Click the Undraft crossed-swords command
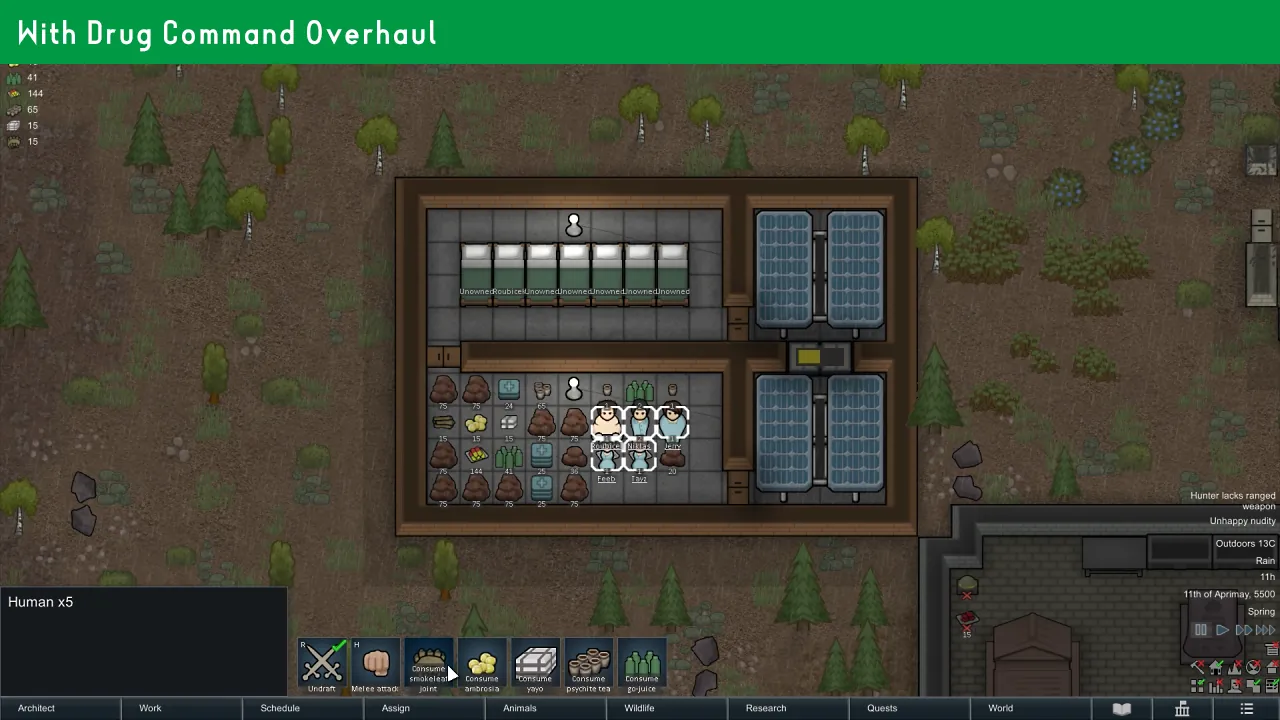 pyautogui.click(x=322, y=665)
